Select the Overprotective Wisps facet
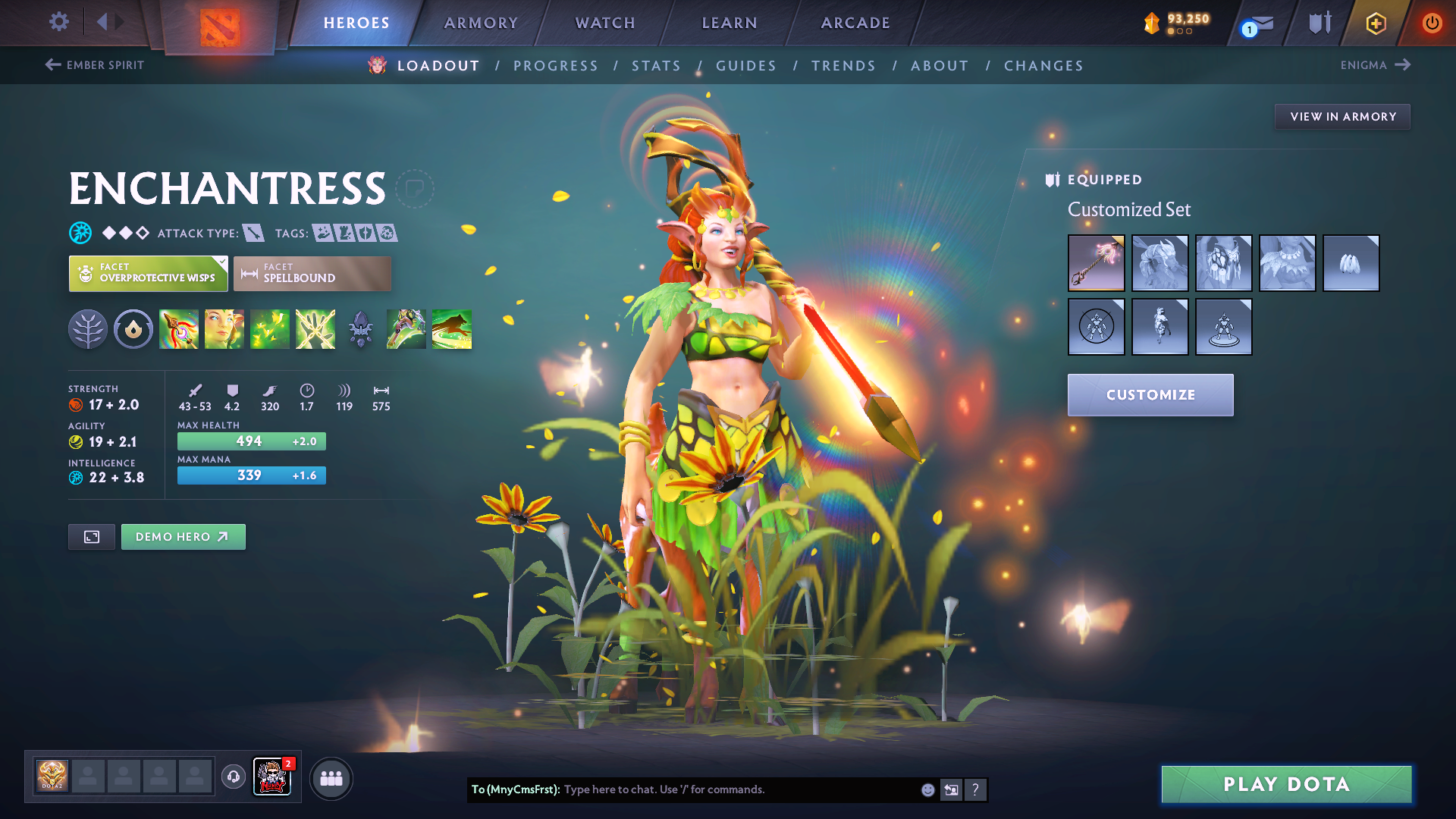The height and width of the screenshot is (819, 1456). 148,273
